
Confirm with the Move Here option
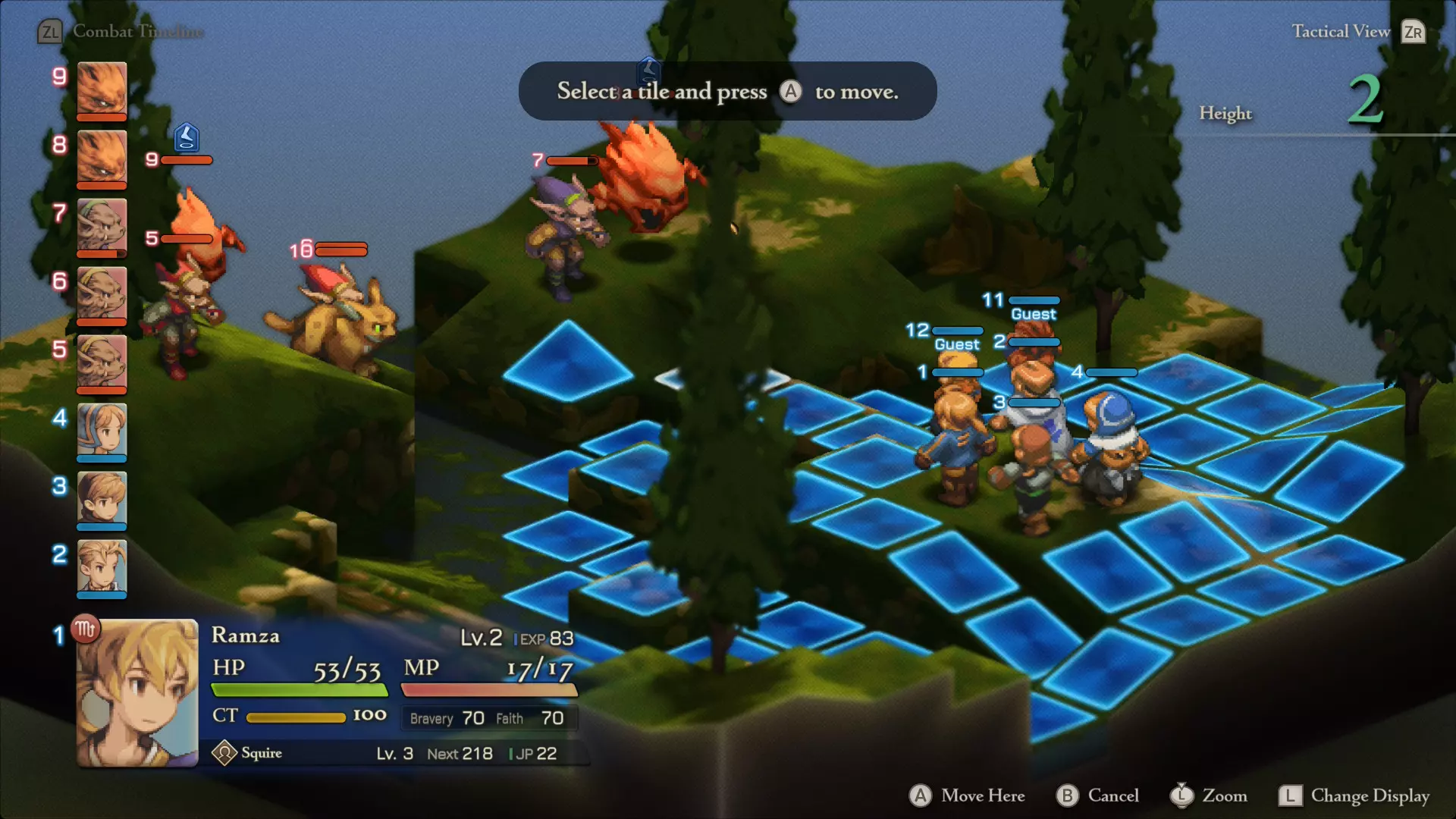[x=968, y=795]
